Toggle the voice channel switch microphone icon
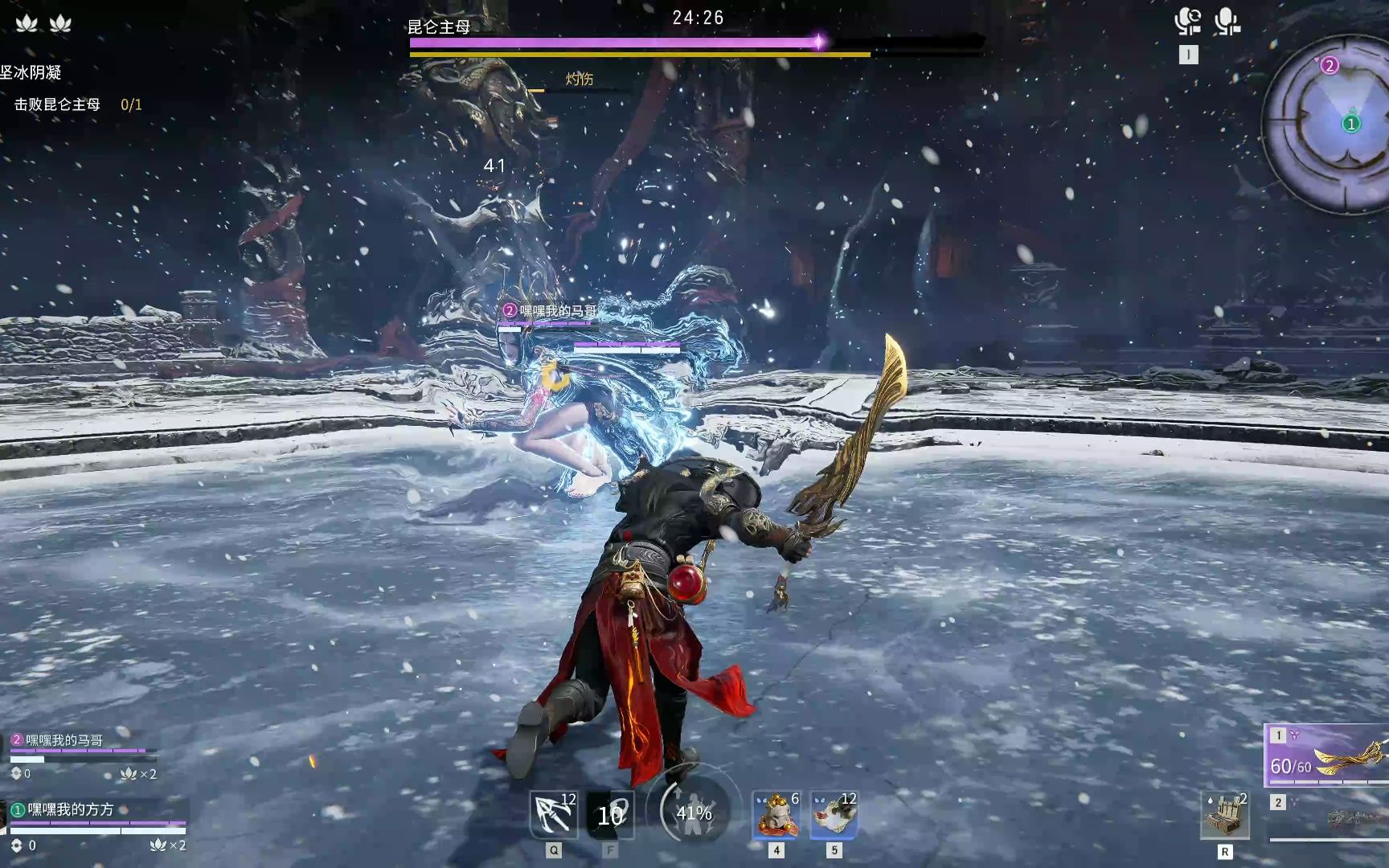 coord(1187,22)
